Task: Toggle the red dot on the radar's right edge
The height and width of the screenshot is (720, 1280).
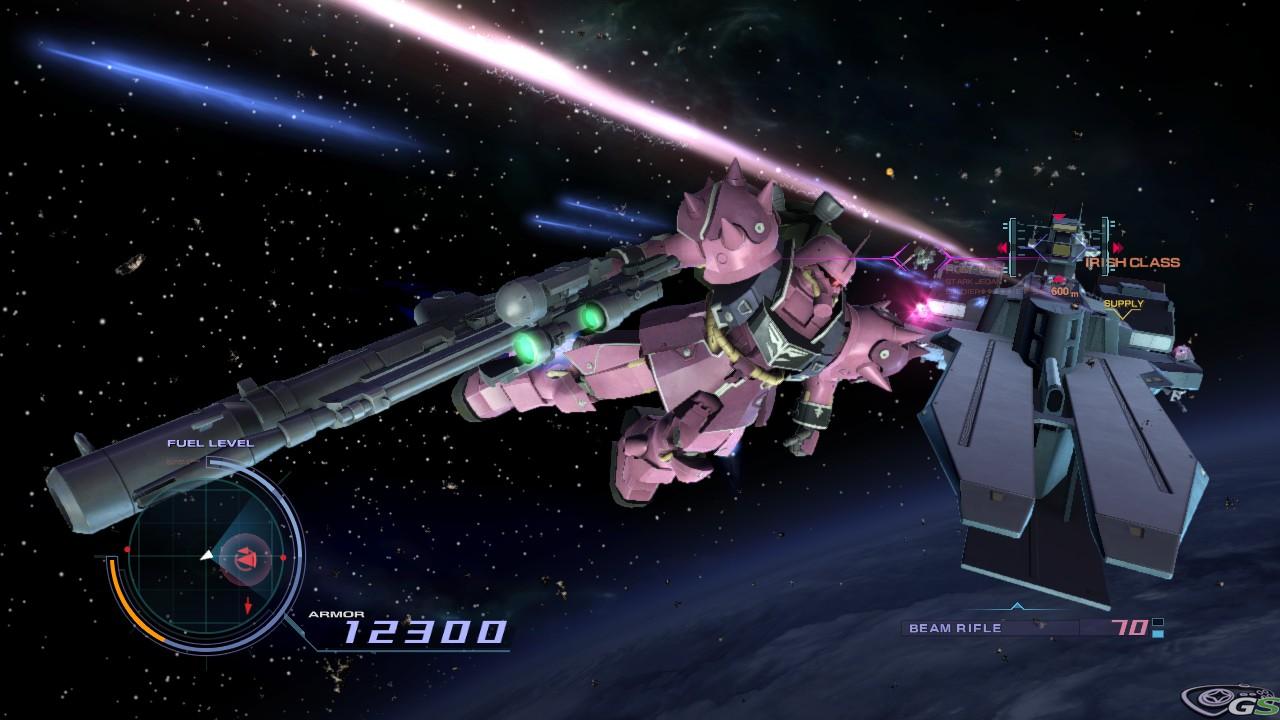Action: (x=281, y=557)
